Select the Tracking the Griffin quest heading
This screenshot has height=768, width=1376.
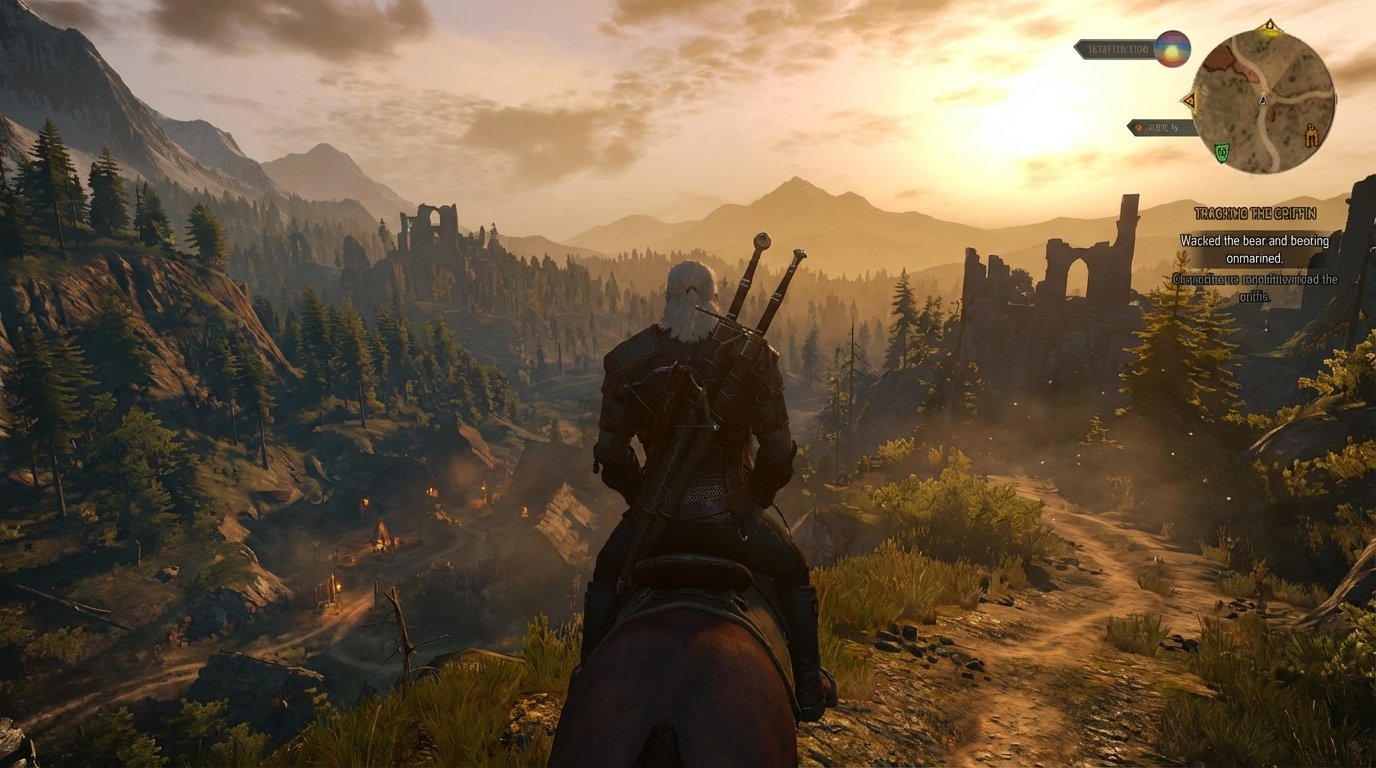[1256, 213]
